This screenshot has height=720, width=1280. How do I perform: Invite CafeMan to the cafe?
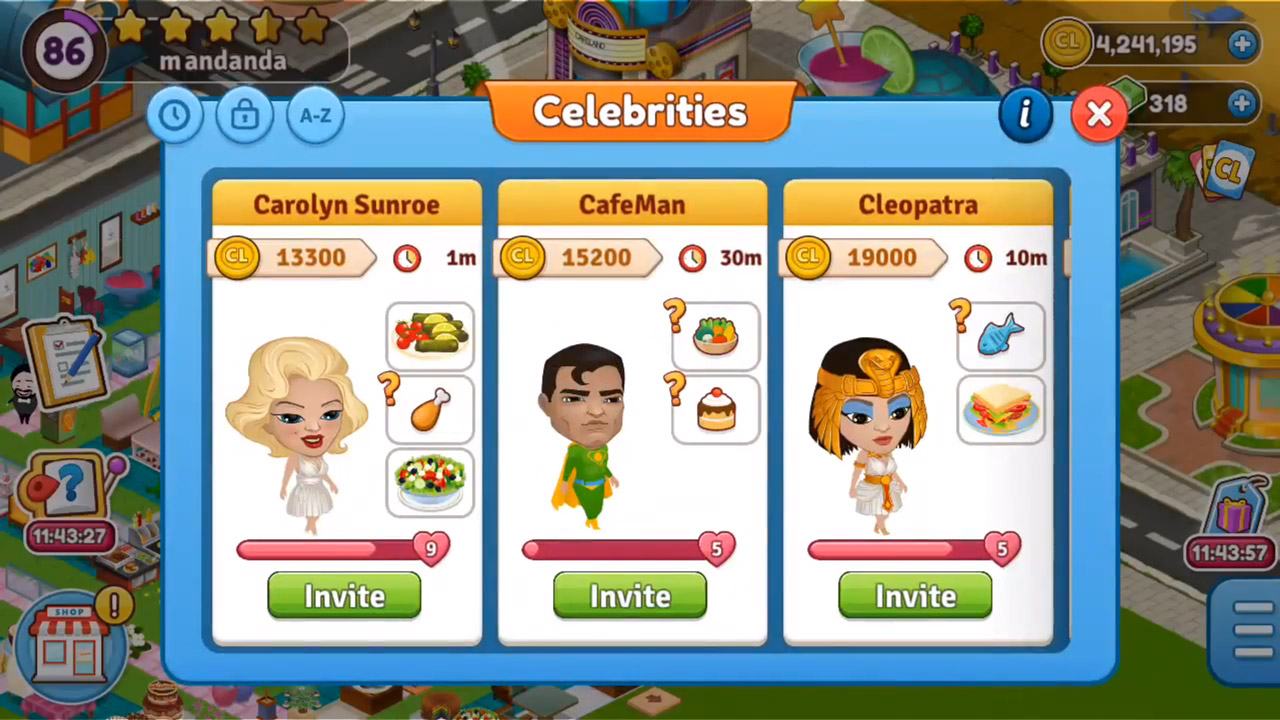pos(630,596)
